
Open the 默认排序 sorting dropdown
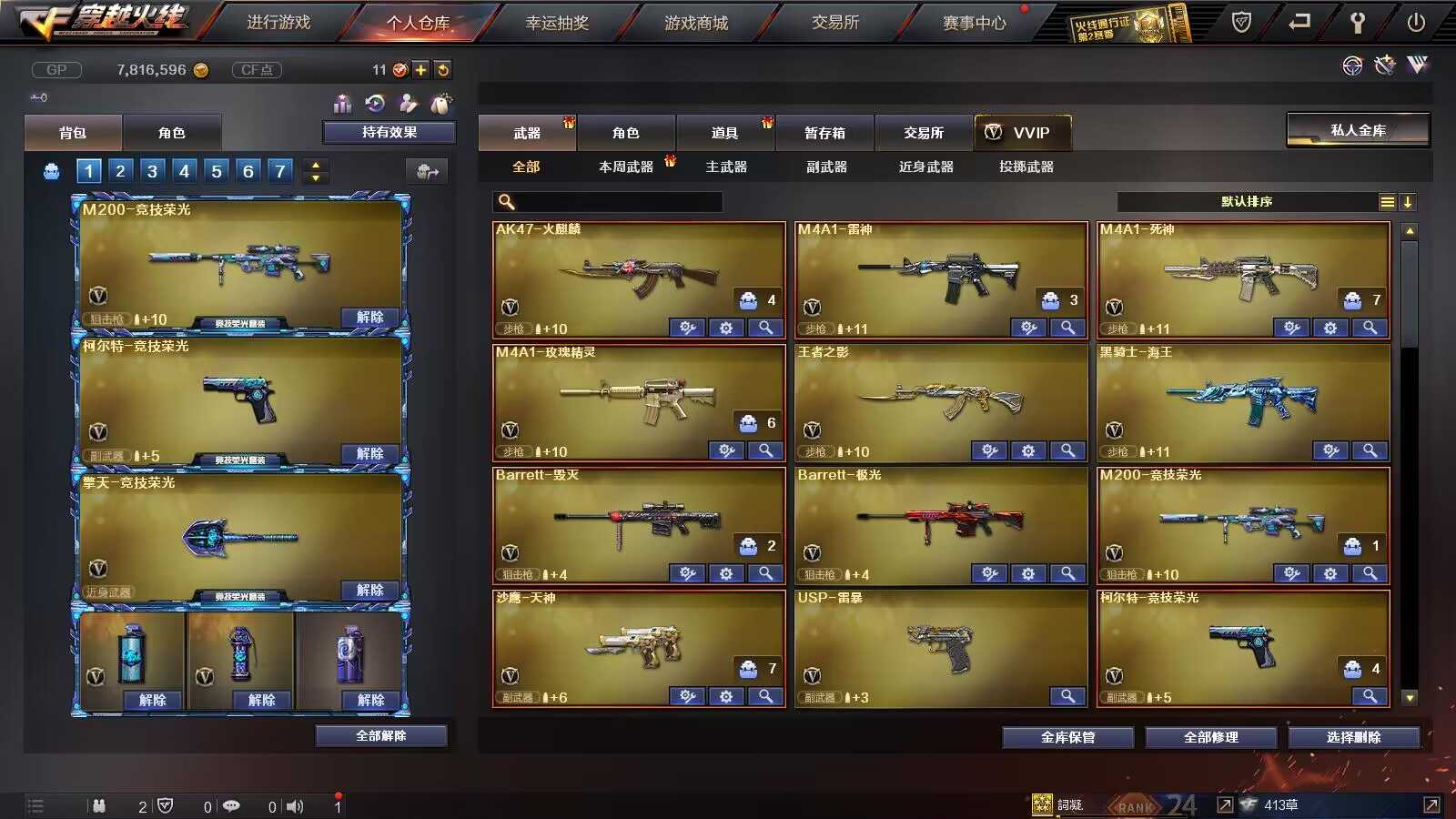tap(1247, 201)
